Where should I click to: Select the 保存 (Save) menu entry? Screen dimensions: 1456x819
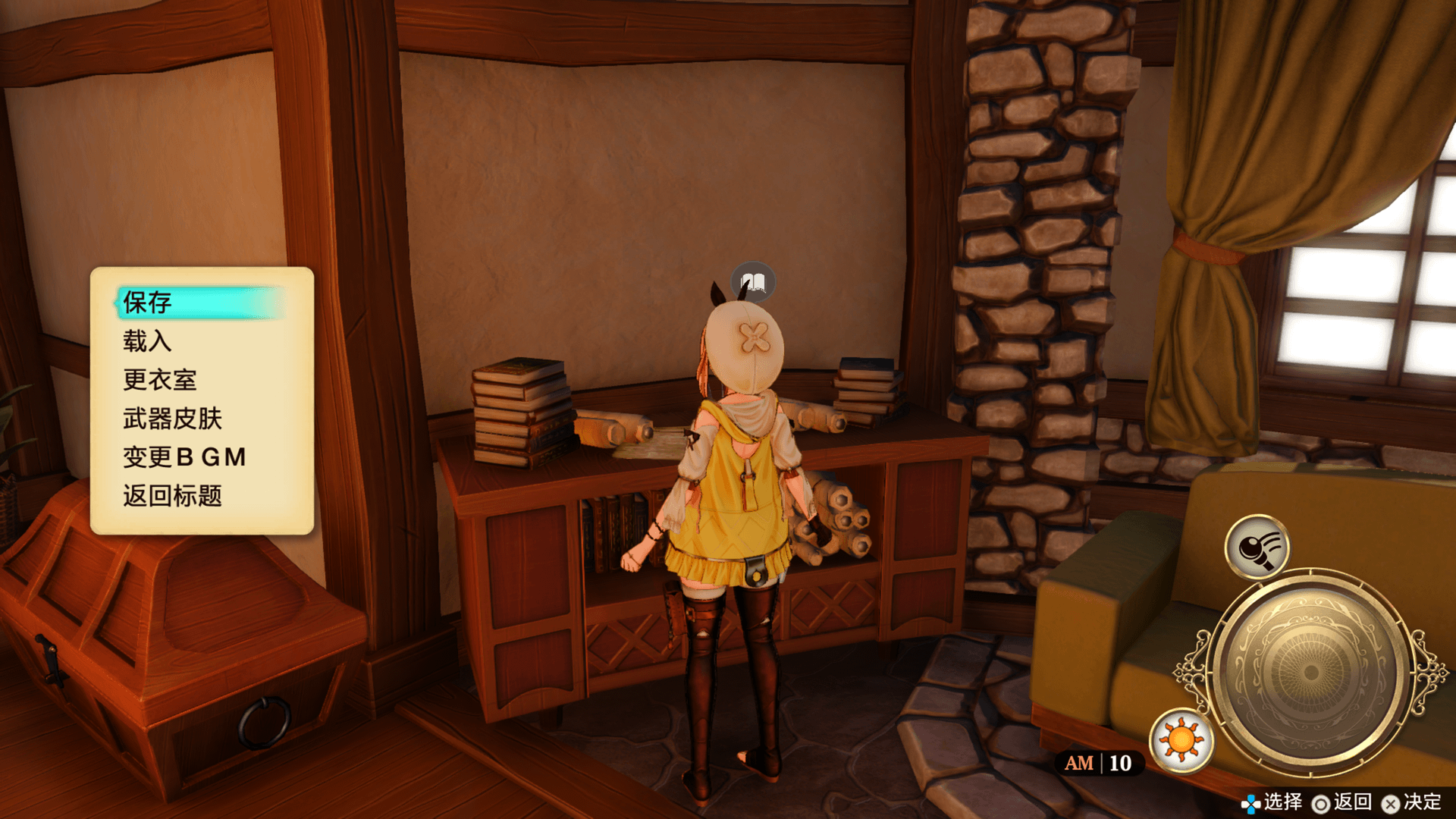click(149, 303)
